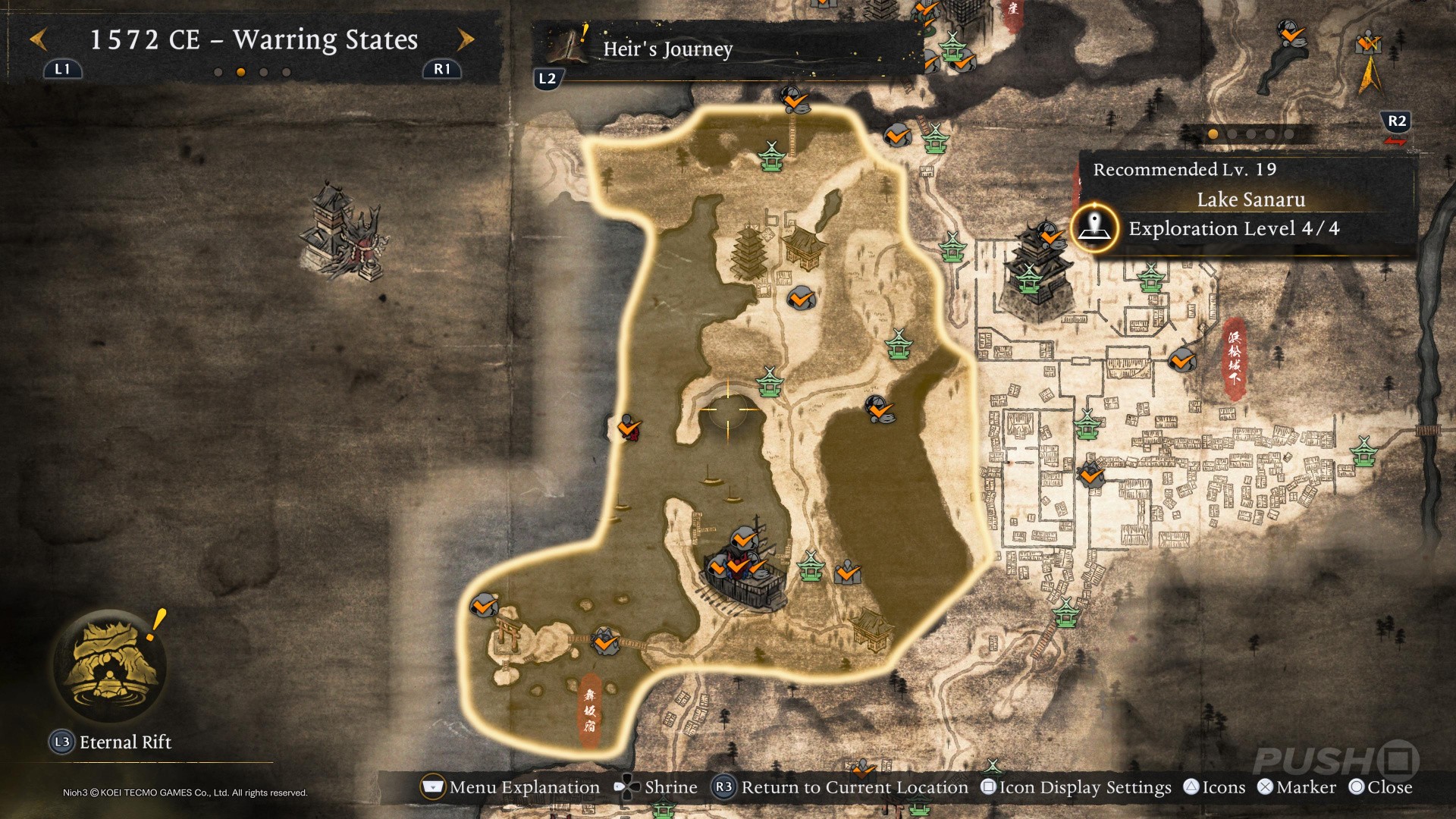Pick the red-armored figure marker on lake shore
Image resolution: width=1456 pixels, height=819 pixels.
(x=629, y=428)
